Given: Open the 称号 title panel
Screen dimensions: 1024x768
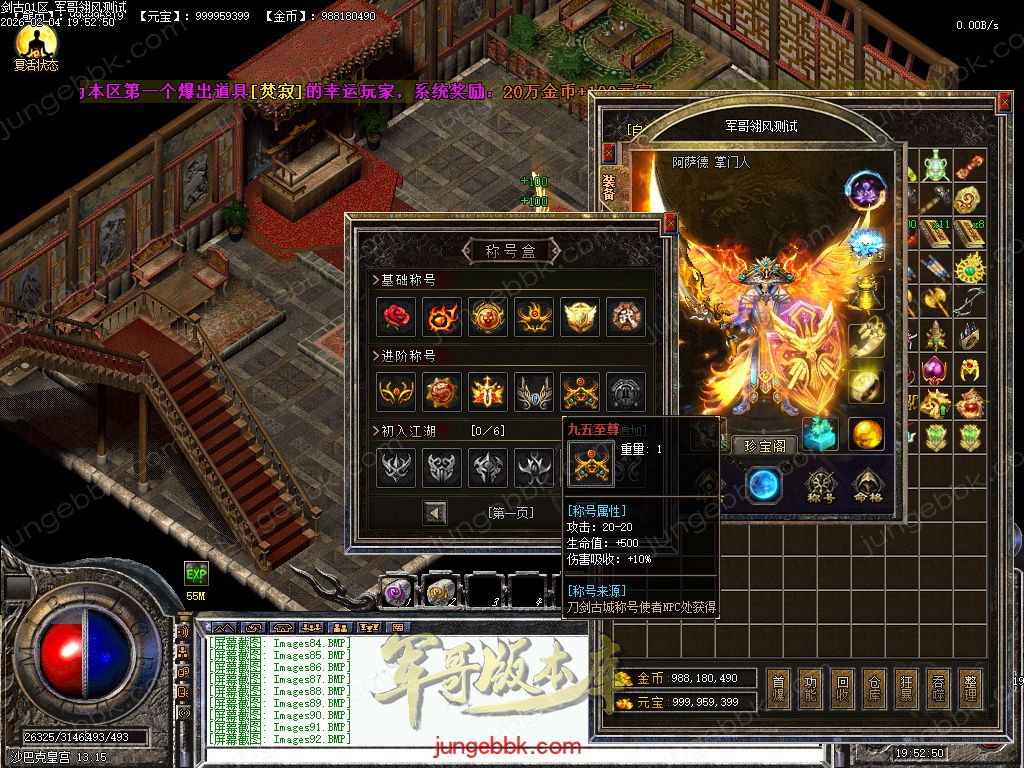Looking at the screenshot, I should pos(821,486).
